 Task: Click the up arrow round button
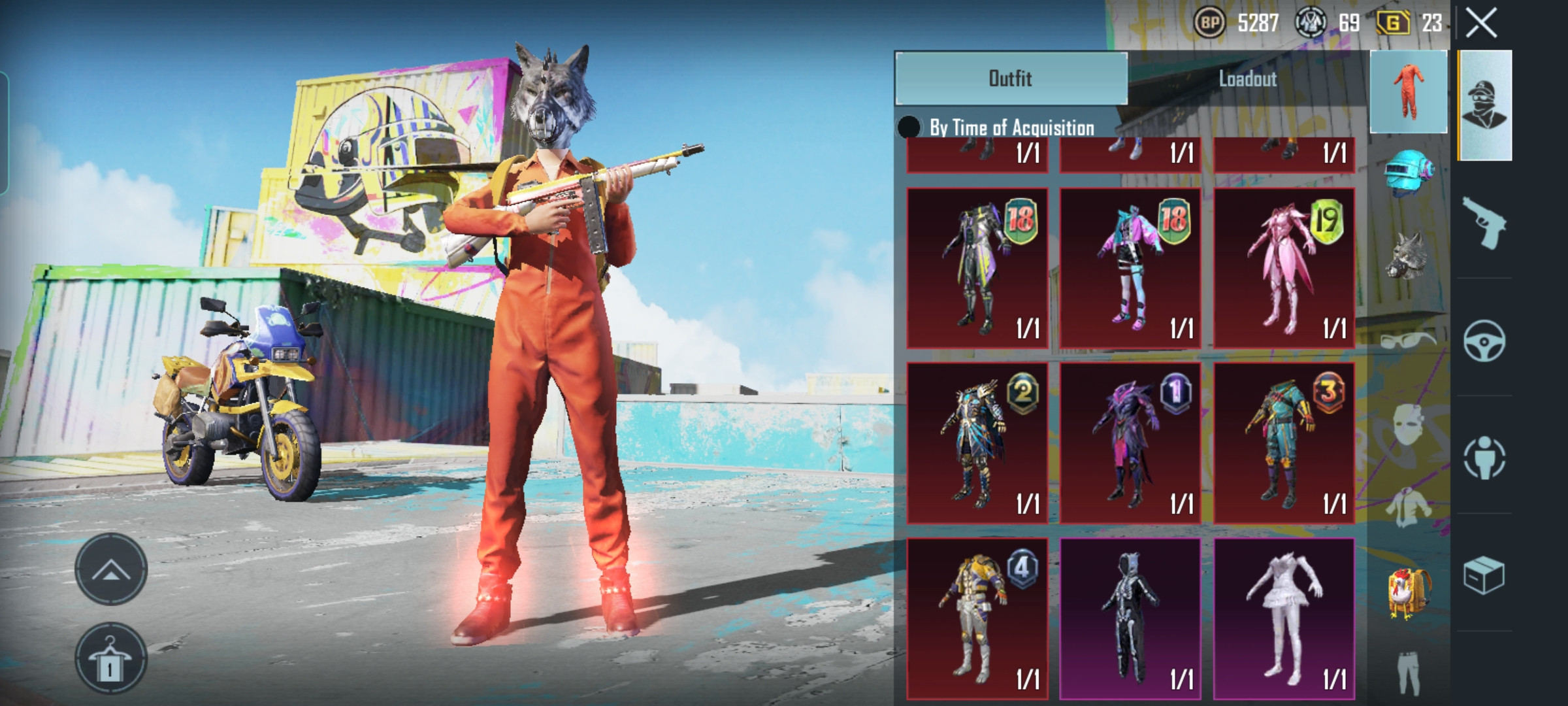click(110, 569)
